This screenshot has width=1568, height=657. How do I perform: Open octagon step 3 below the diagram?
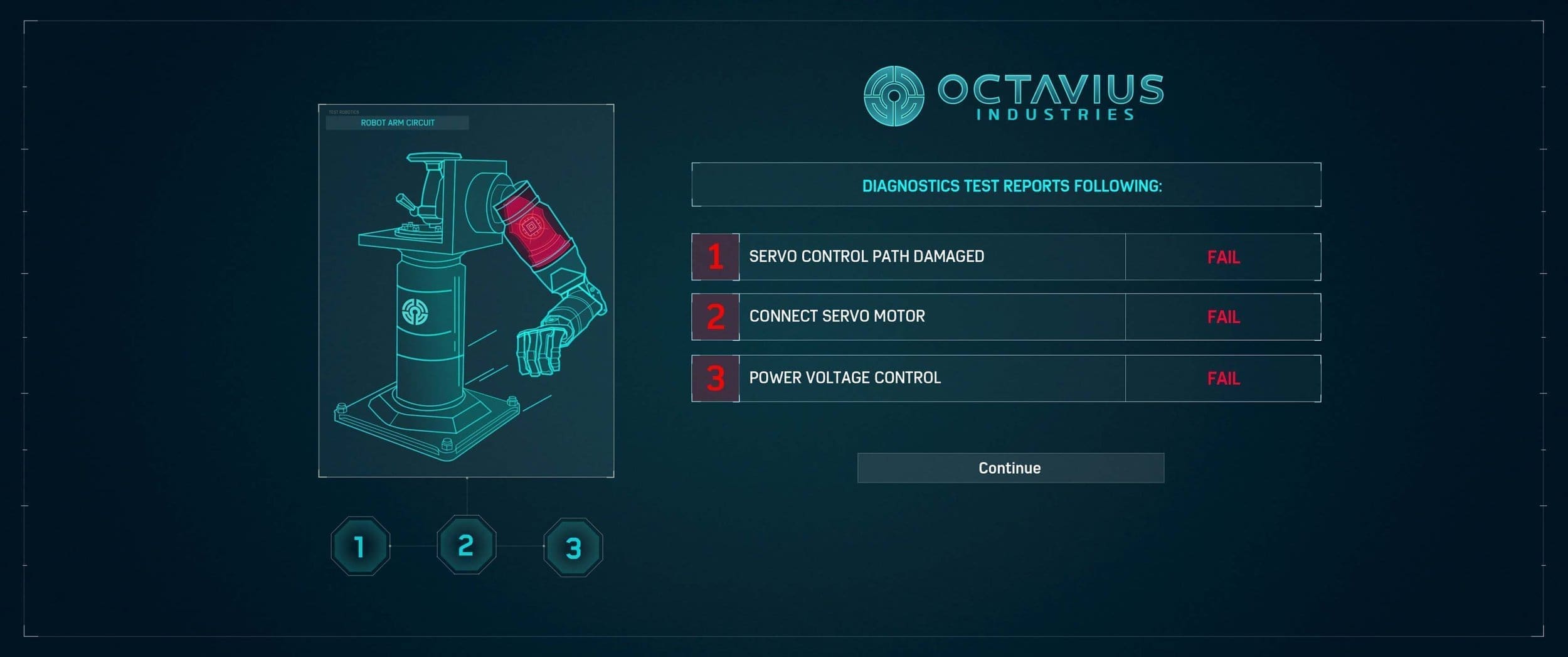573,547
